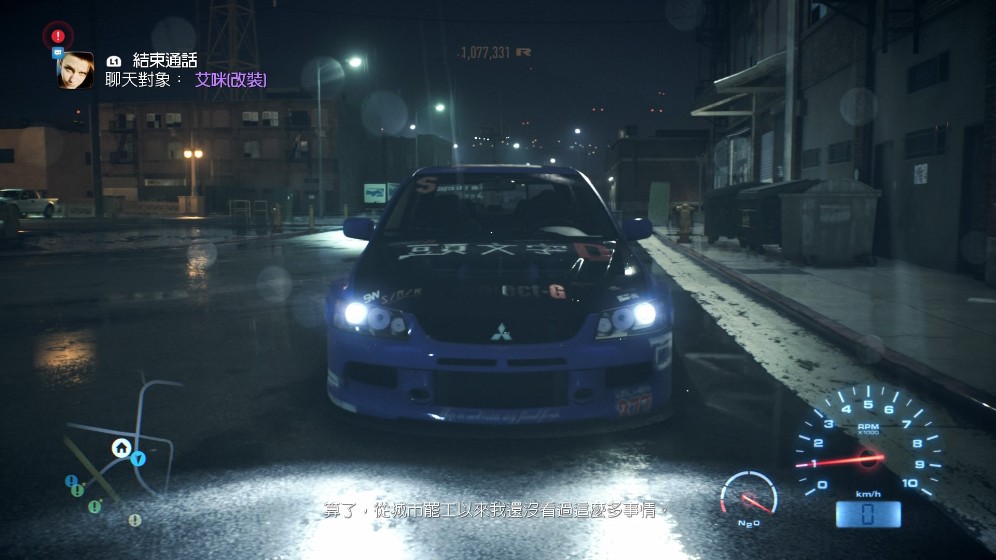
Task: Click the white house marker on the minimap
Action: (120, 447)
